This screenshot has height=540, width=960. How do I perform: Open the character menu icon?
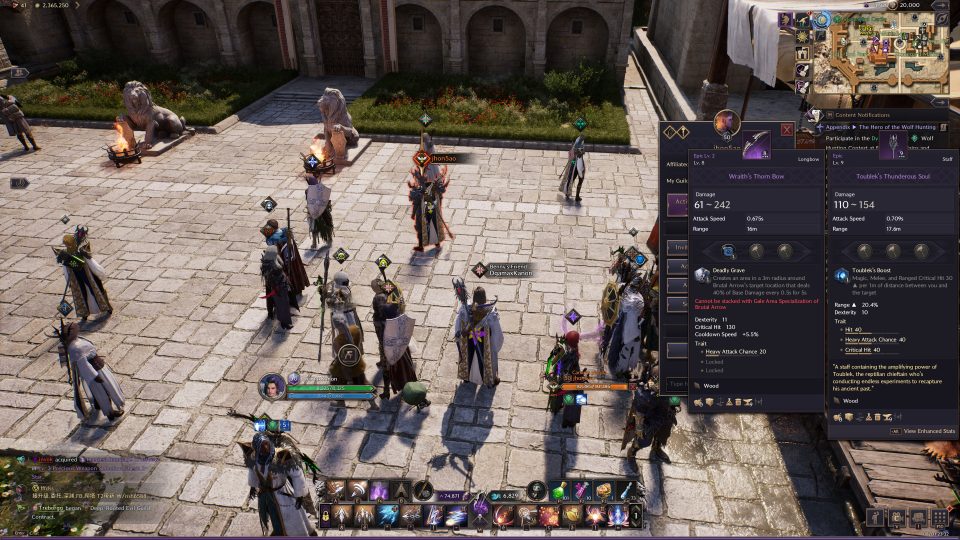(x=875, y=517)
